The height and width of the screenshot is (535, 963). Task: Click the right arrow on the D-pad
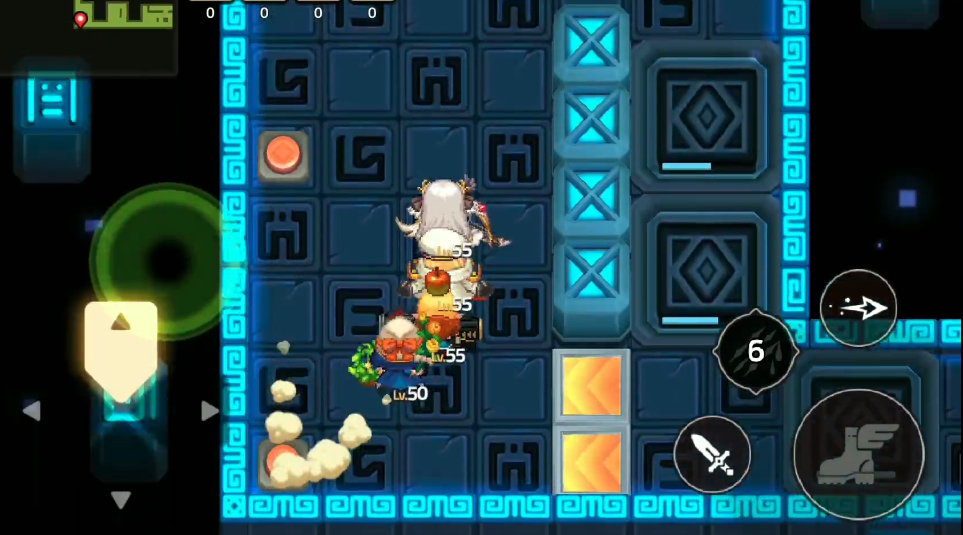[209, 410]
